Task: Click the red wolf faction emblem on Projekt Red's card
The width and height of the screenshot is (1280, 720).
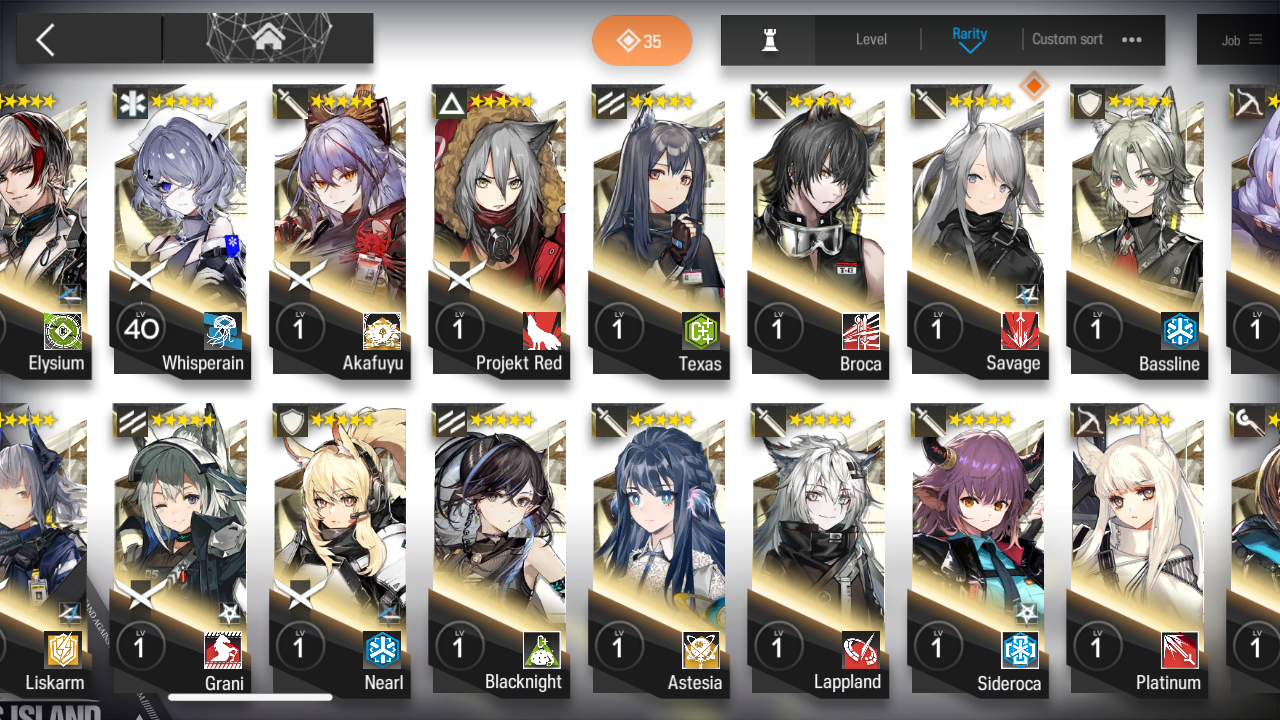Action: 542,332
